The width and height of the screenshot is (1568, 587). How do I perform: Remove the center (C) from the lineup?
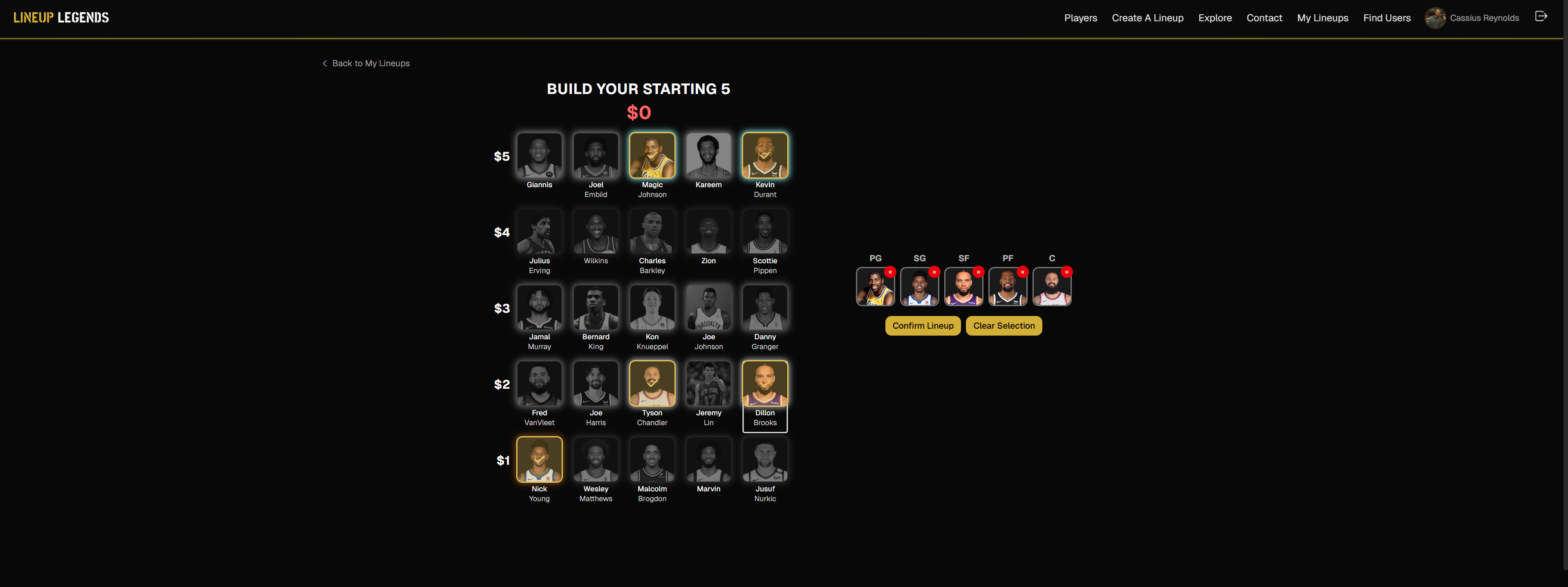tap(1067, 272)
